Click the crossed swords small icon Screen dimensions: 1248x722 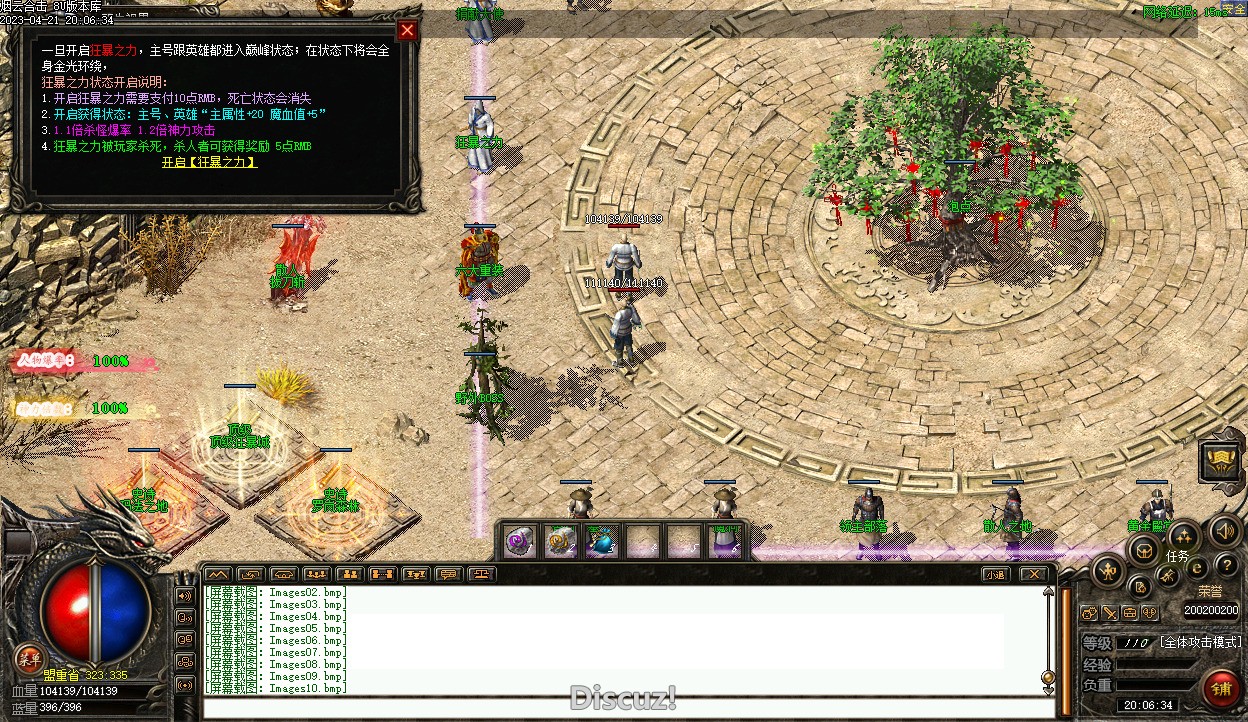1110,613
